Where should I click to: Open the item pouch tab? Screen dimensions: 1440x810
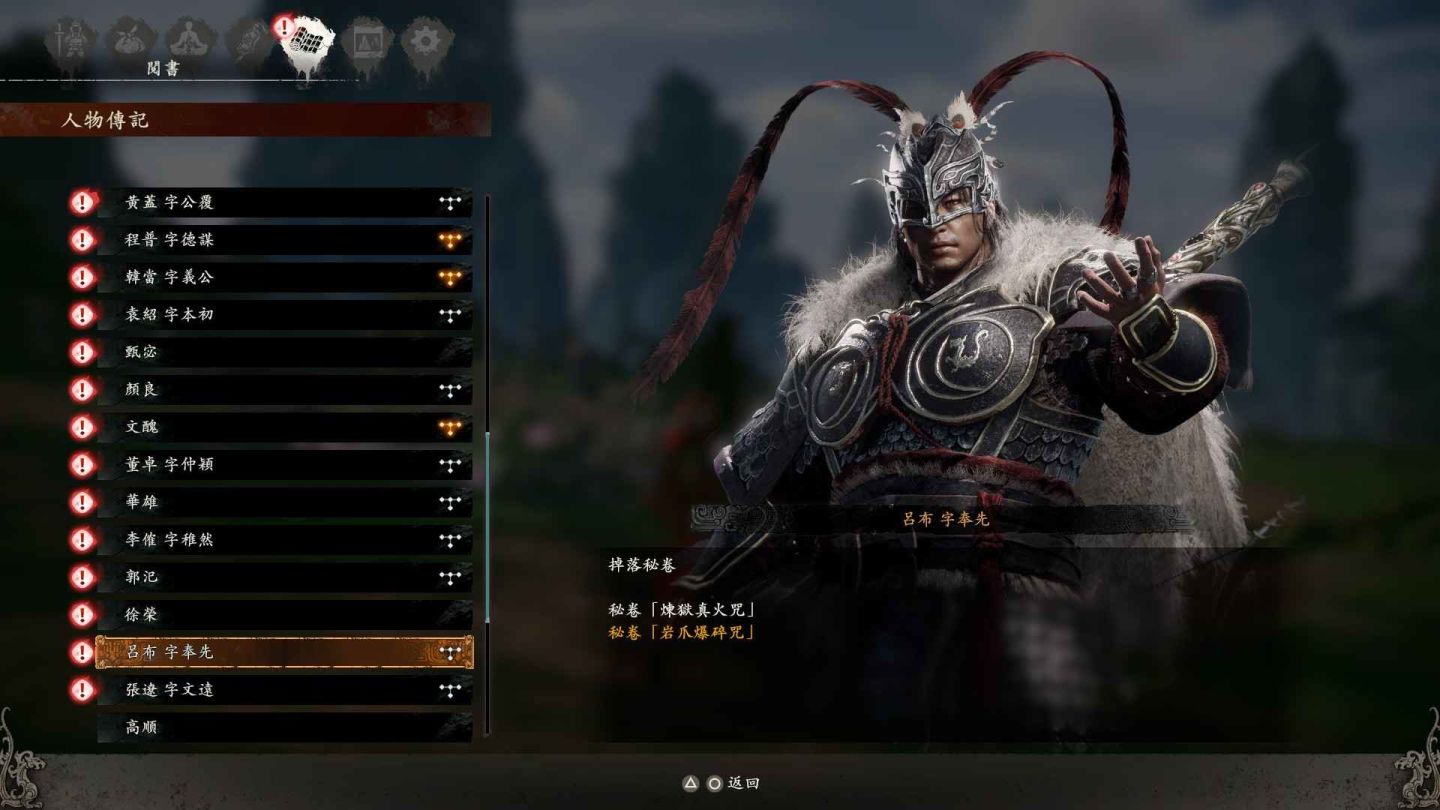point(131,41)
